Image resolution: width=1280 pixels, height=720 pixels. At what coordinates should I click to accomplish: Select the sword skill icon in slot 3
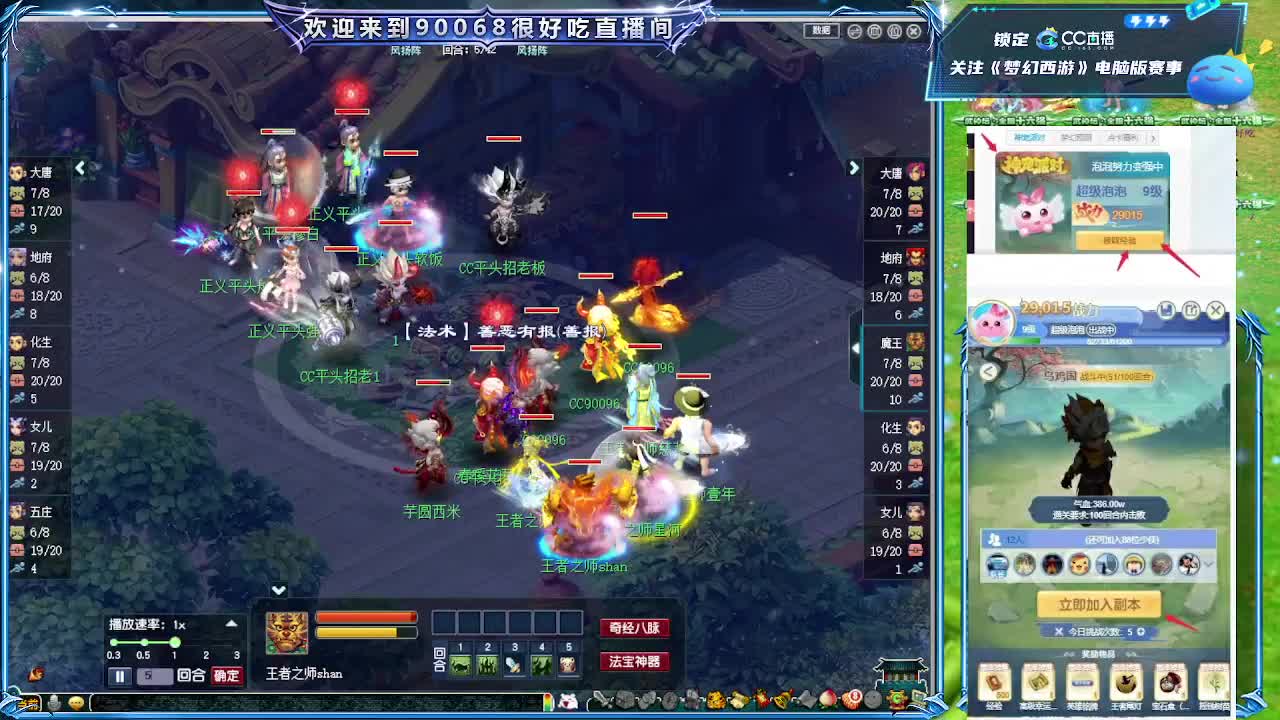coord(513,664)
